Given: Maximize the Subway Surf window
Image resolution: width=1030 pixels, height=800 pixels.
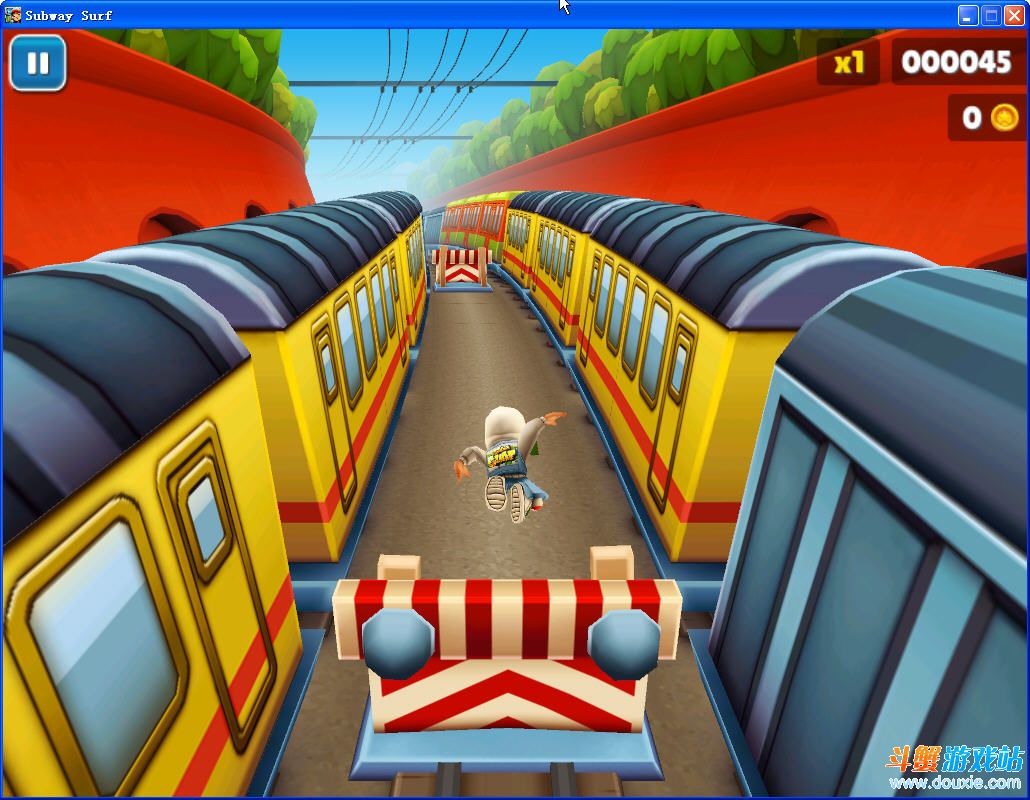Looking at the screenshot, I should click(x=990, y=15).
